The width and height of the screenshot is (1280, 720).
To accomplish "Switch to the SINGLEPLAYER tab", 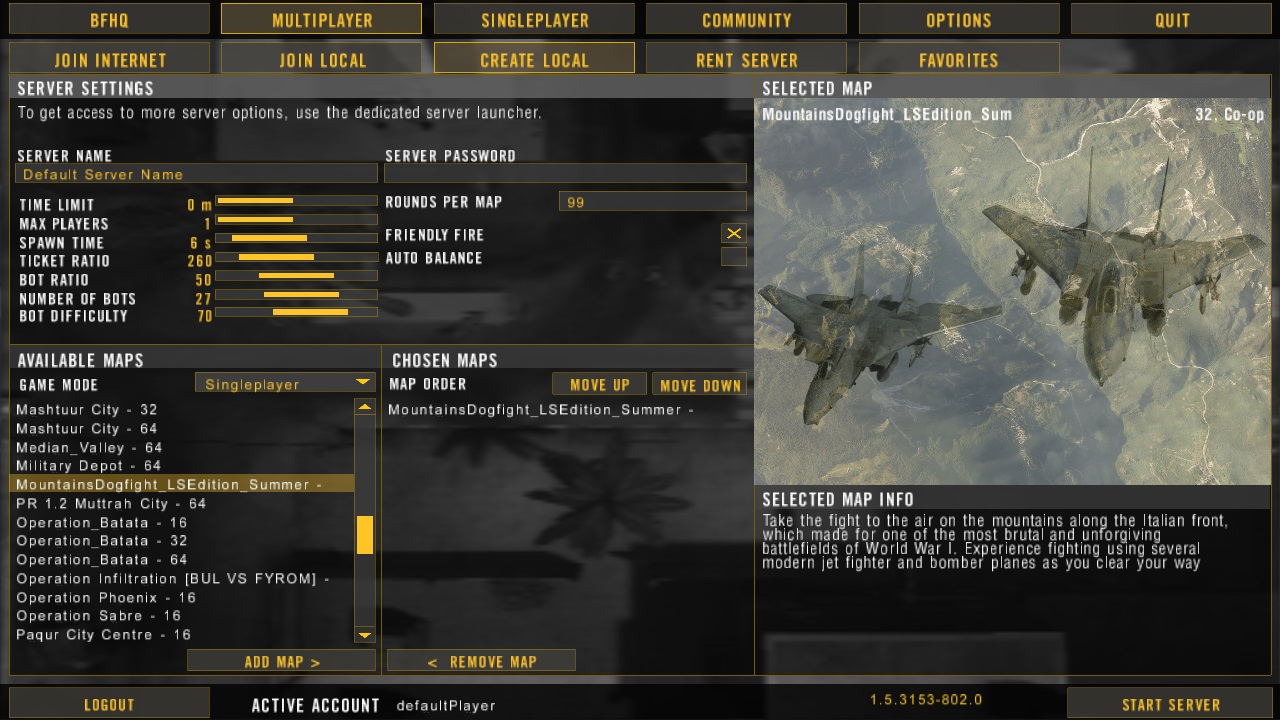I will pos(533,18).
